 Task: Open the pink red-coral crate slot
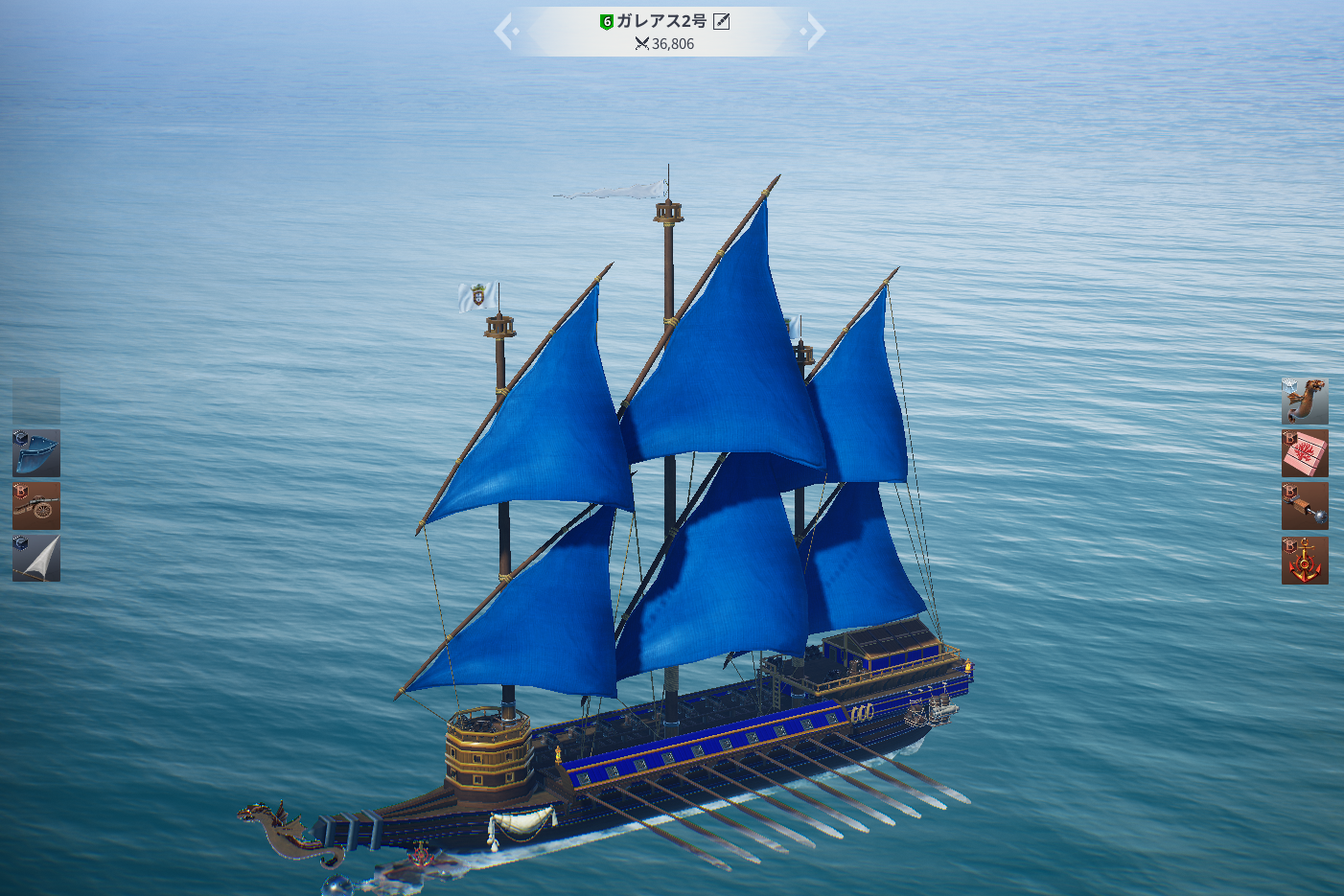[1305, 453]
